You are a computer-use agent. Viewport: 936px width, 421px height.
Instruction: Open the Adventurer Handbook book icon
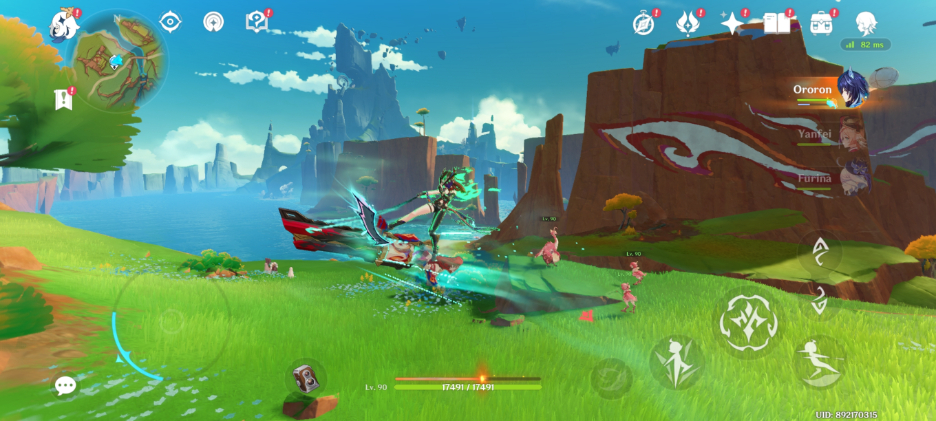[x=777, y=23]
